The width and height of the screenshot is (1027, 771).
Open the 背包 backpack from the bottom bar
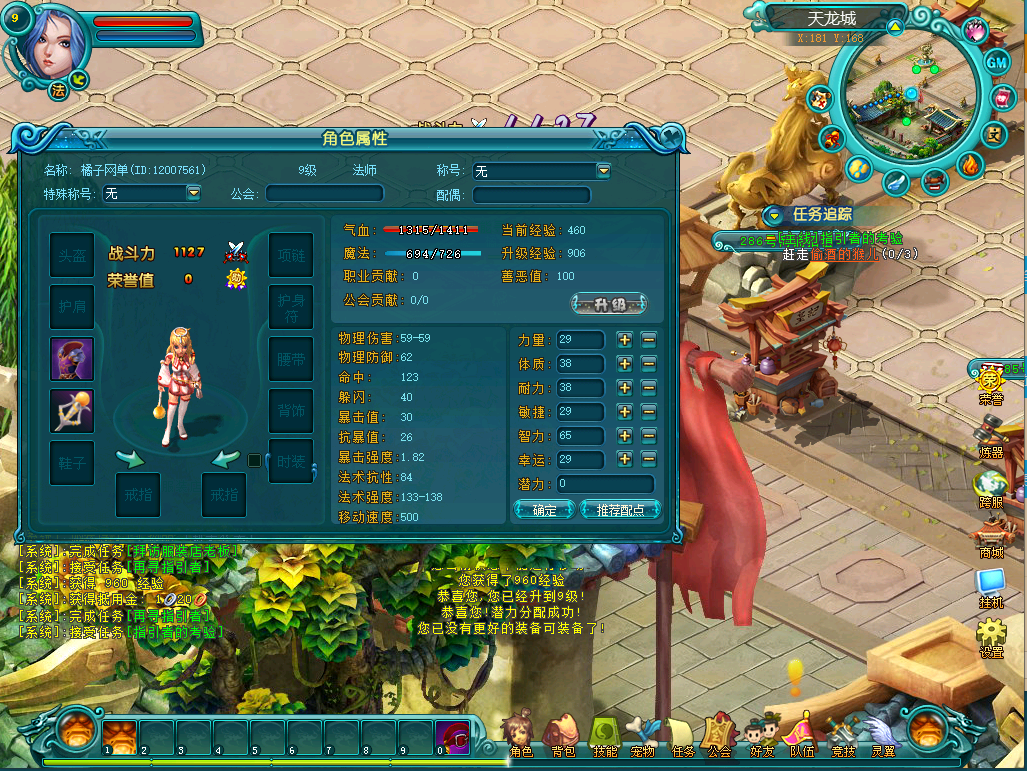[x=563, y=735]
